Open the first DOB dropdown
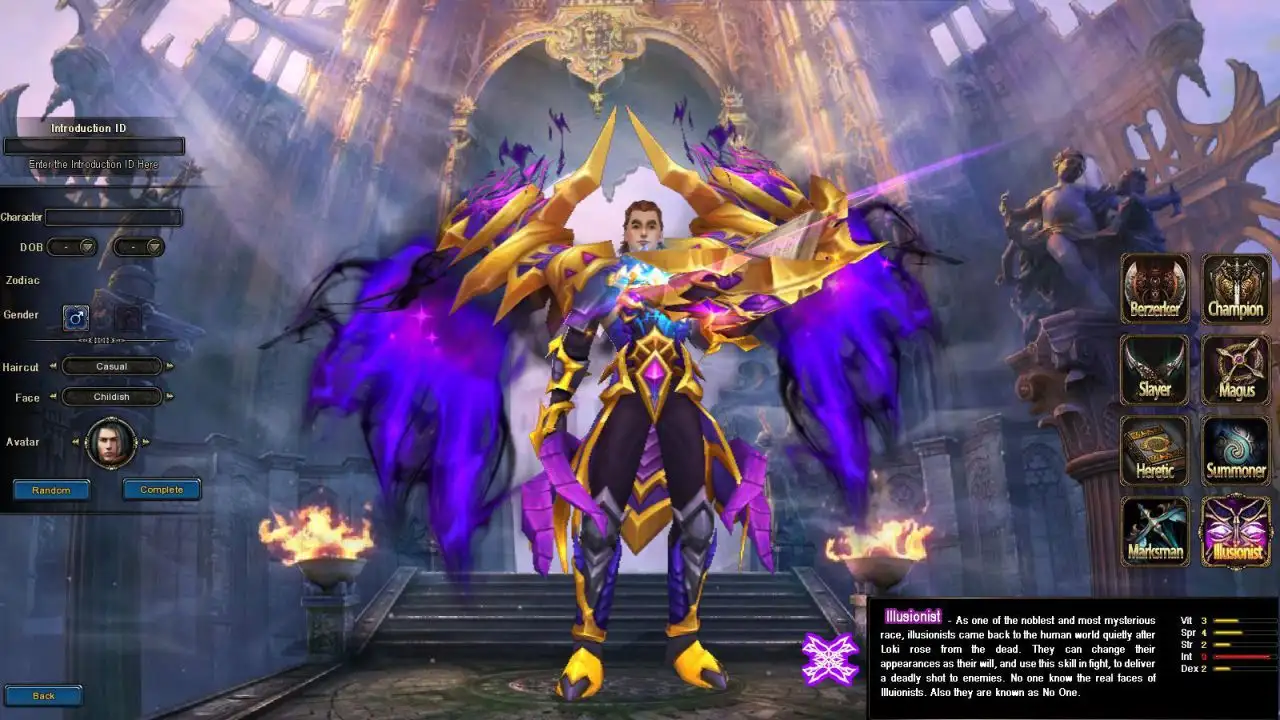The height and width of the screenshot is (720, 1280). pyautogui.click(x=72, y=247)
